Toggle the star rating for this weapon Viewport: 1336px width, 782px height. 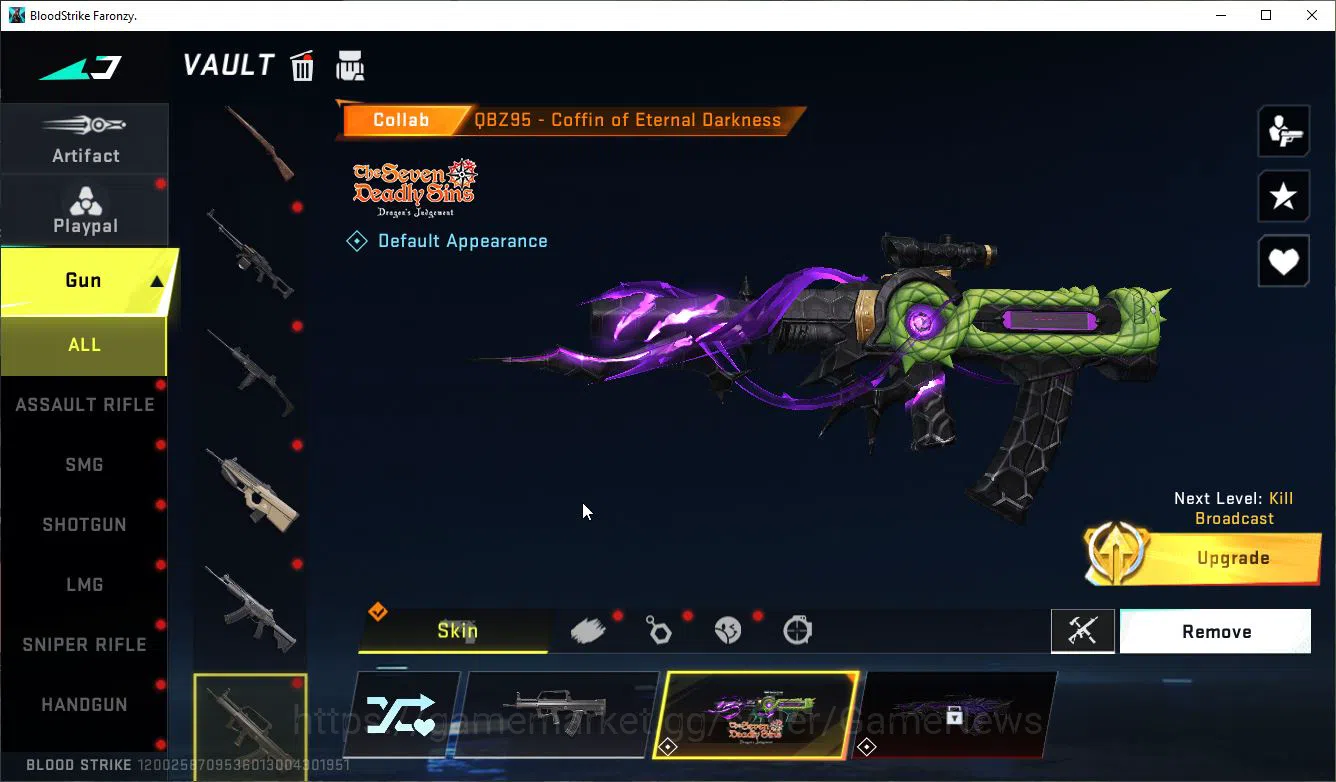click(1283, 196)
